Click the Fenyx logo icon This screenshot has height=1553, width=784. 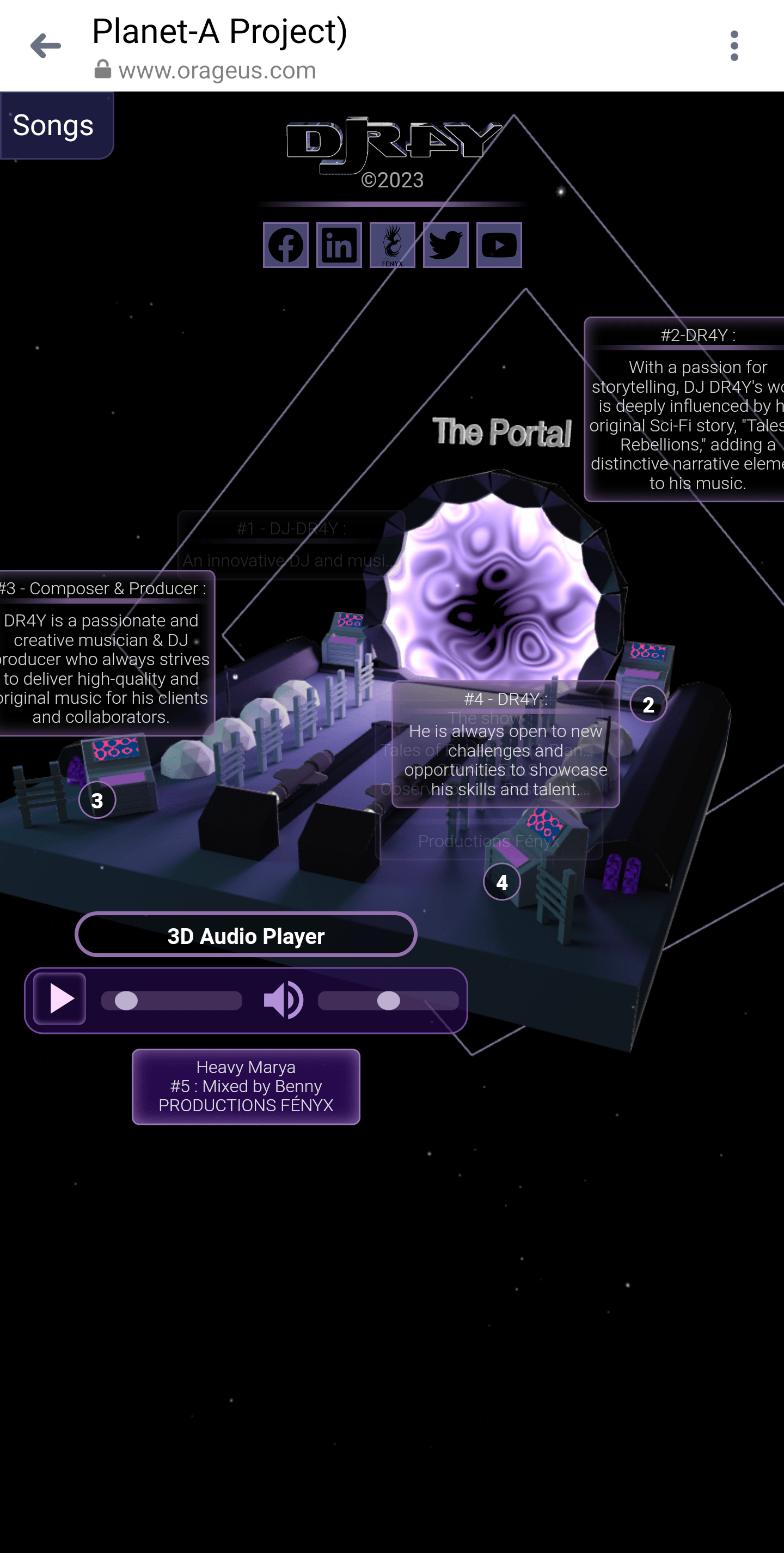pos(393,245)
